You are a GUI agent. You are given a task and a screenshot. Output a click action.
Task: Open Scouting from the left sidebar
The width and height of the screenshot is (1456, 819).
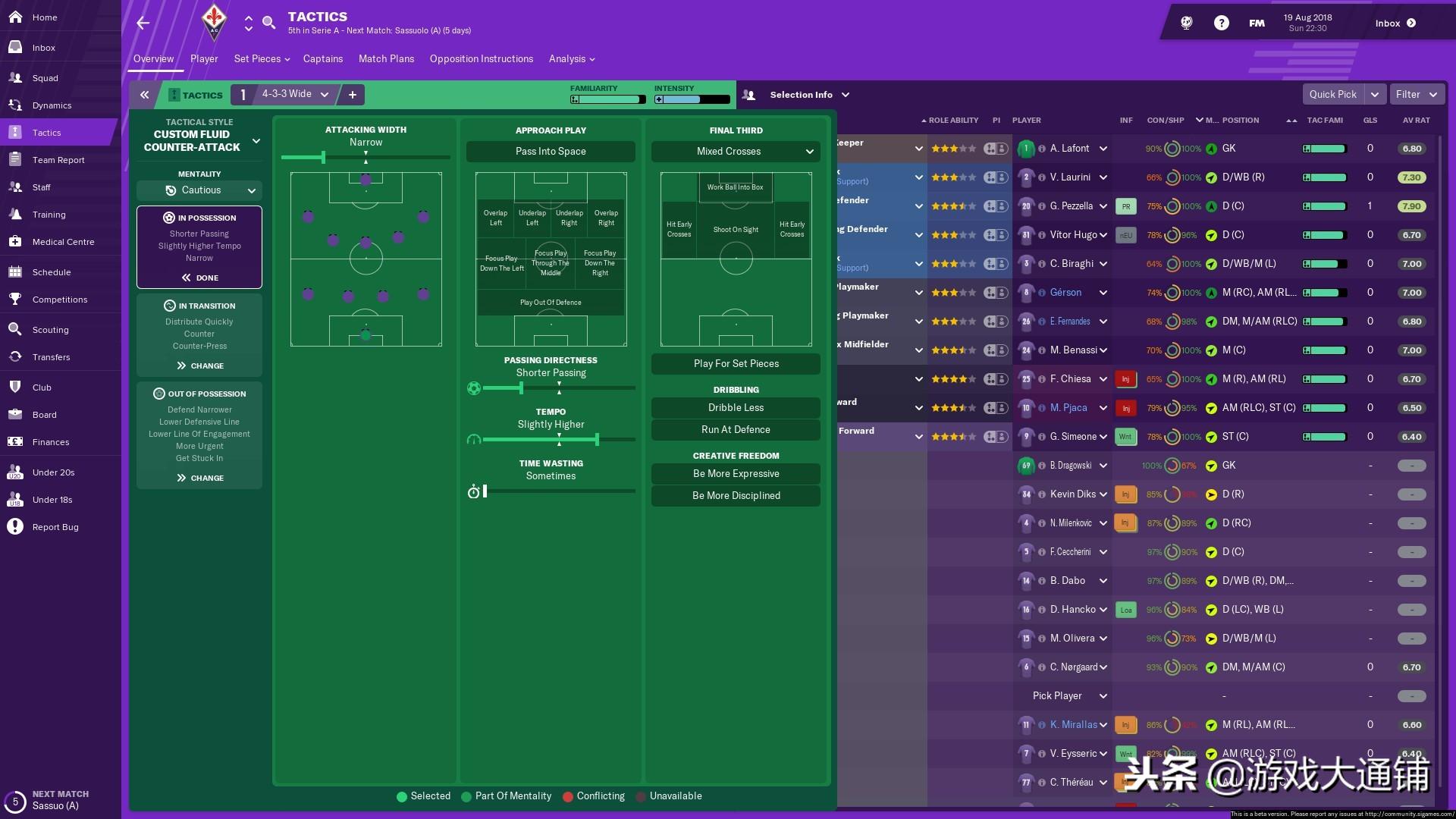(x=51, y=329)
